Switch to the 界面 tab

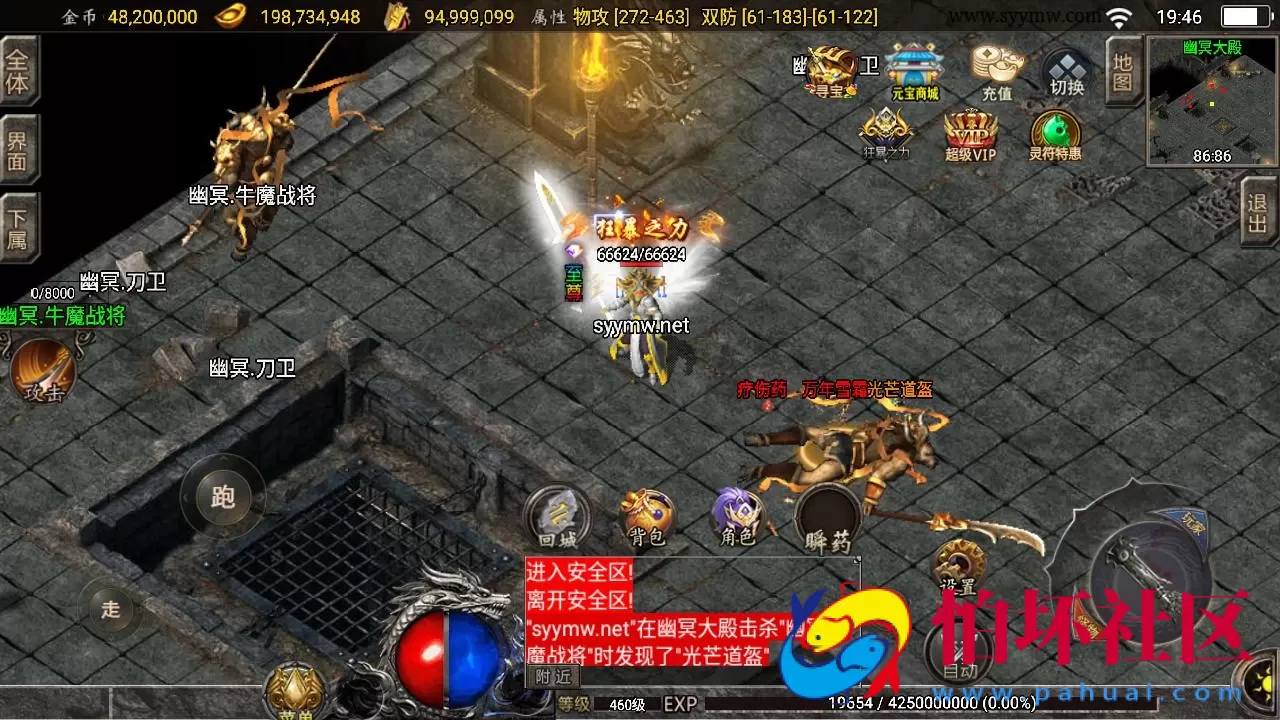pos(20,148)
